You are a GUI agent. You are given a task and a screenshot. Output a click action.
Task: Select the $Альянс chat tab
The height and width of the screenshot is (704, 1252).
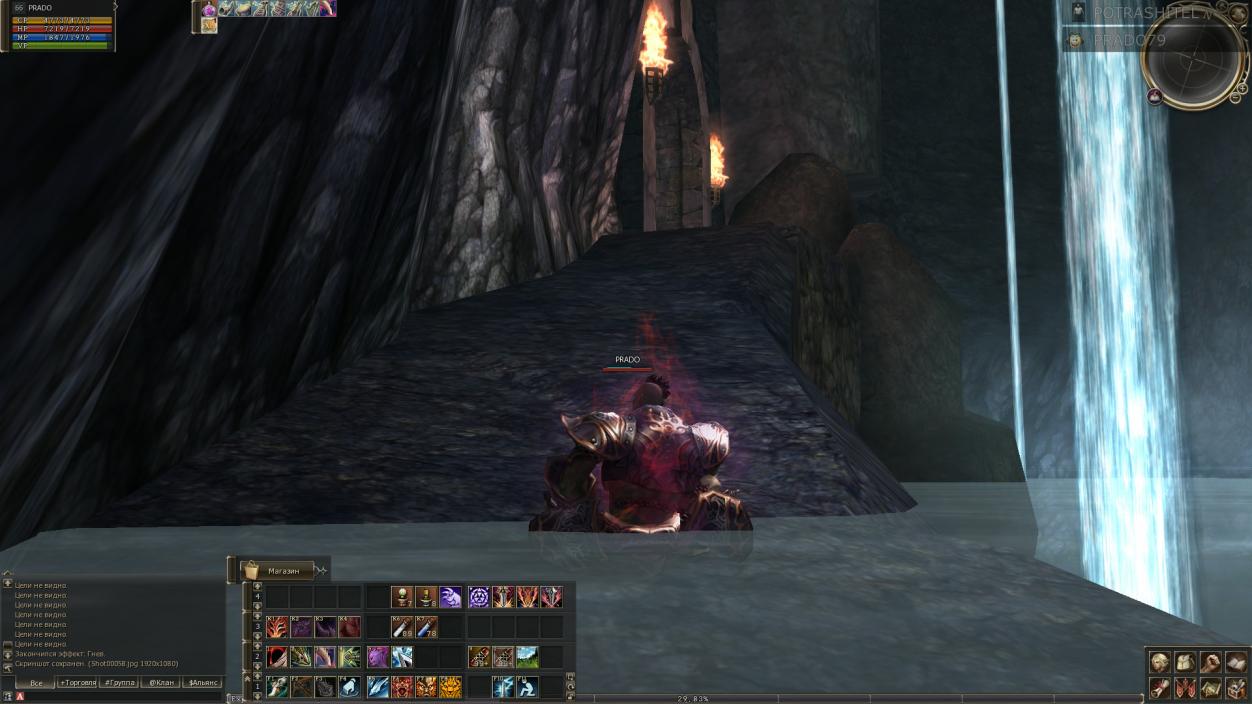point(202,683)
